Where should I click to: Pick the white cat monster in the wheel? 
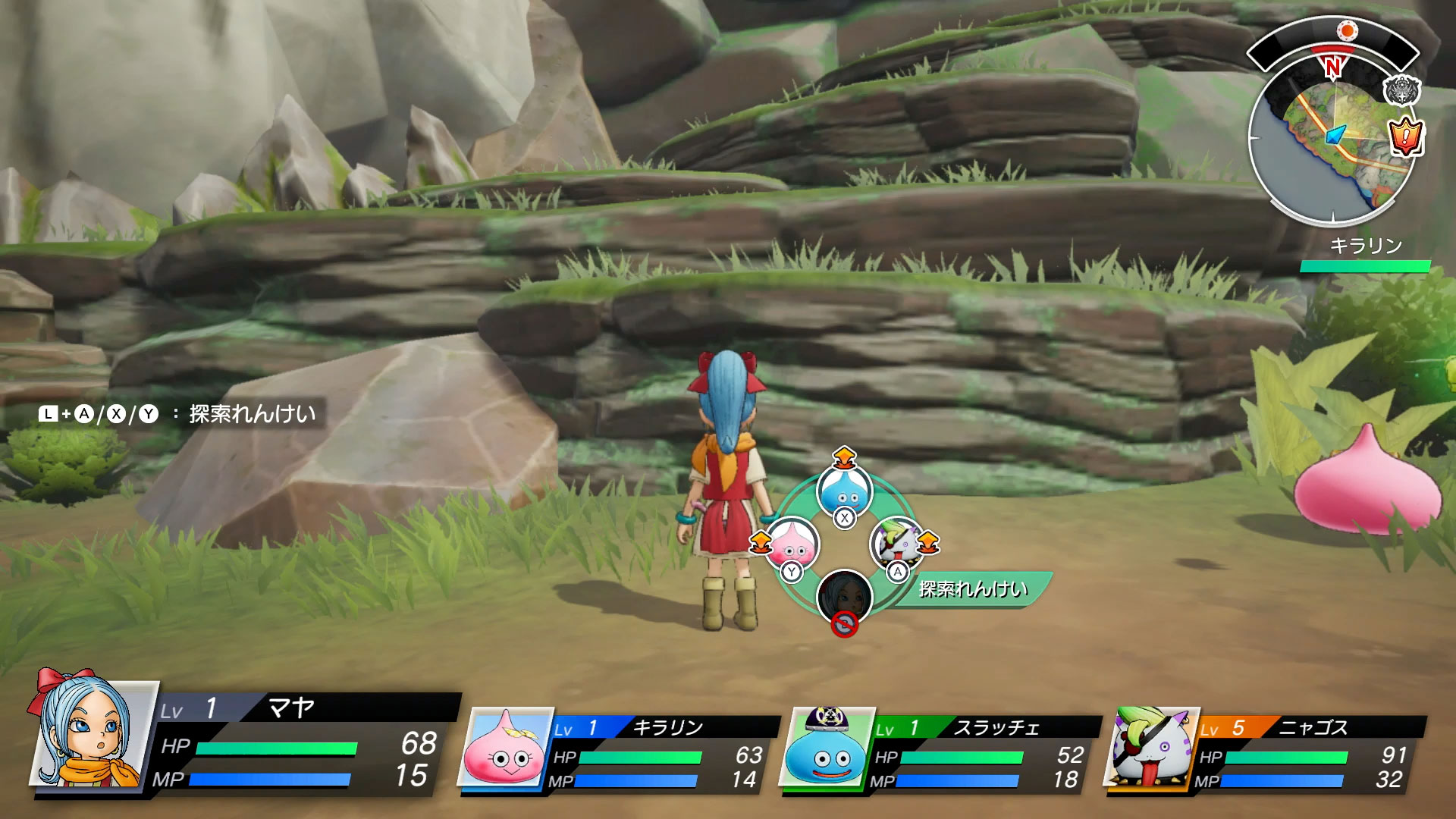(896, 543)
